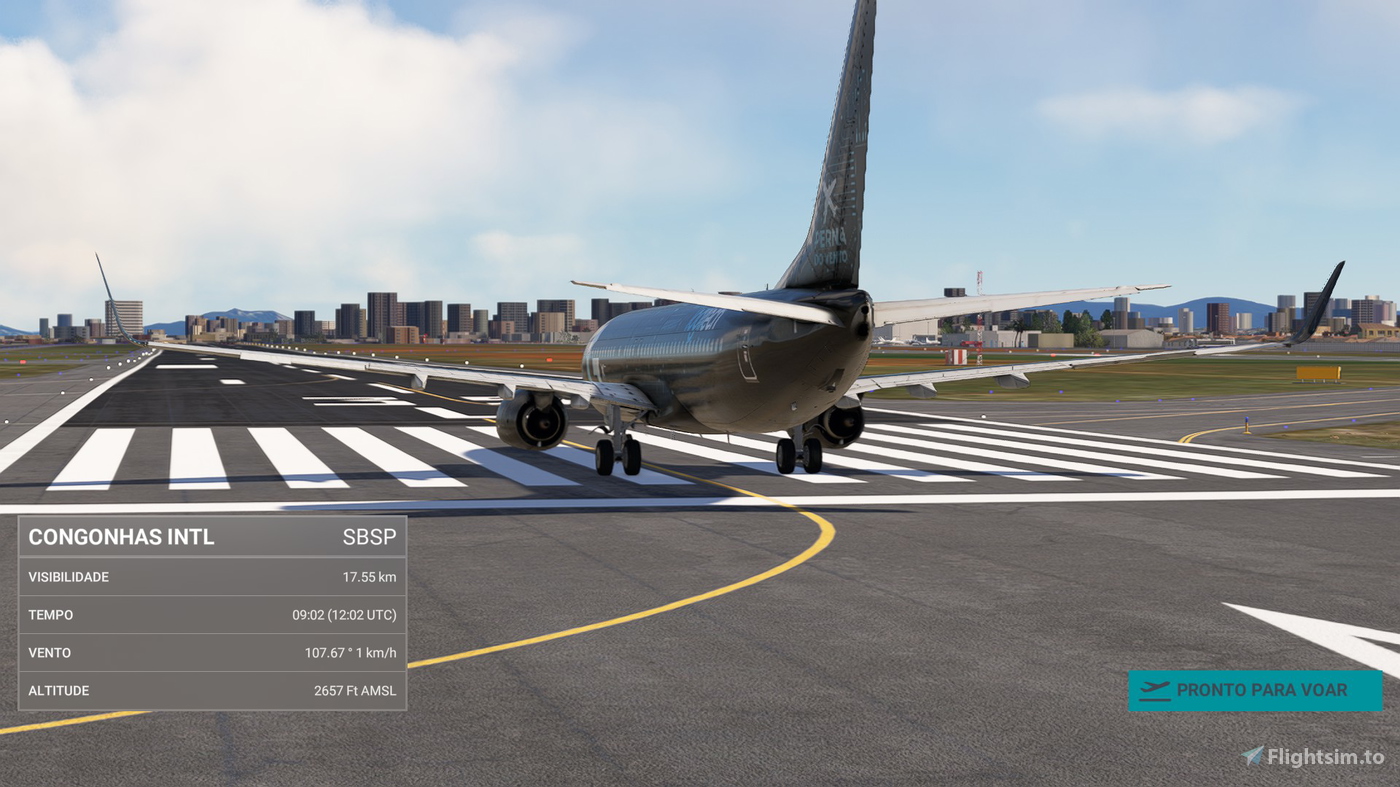Click the VENTO label text
Viewport: 1400px width, 787px height.
(x=49, y=652)
